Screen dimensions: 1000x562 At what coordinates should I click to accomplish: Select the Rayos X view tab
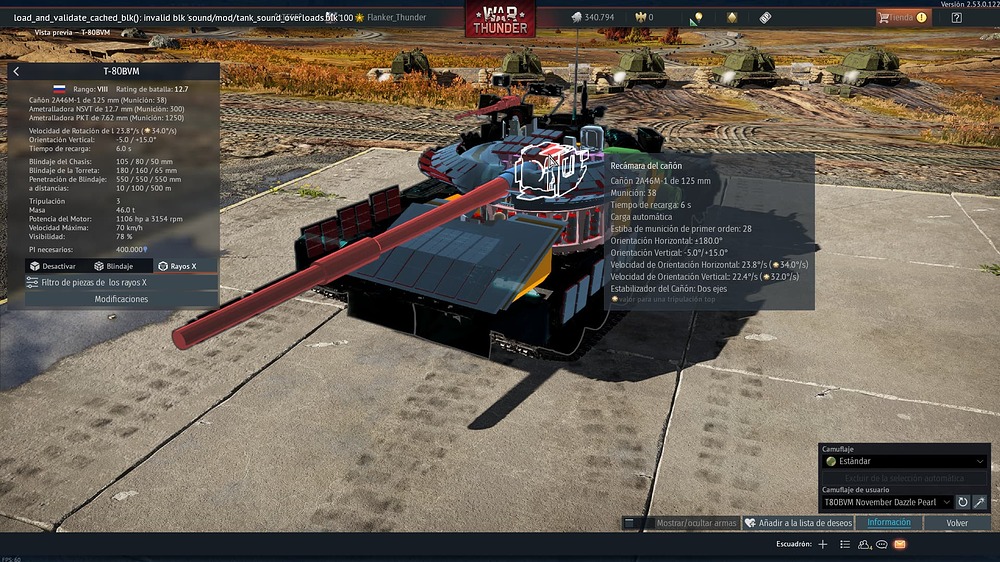tap(177, 266)
